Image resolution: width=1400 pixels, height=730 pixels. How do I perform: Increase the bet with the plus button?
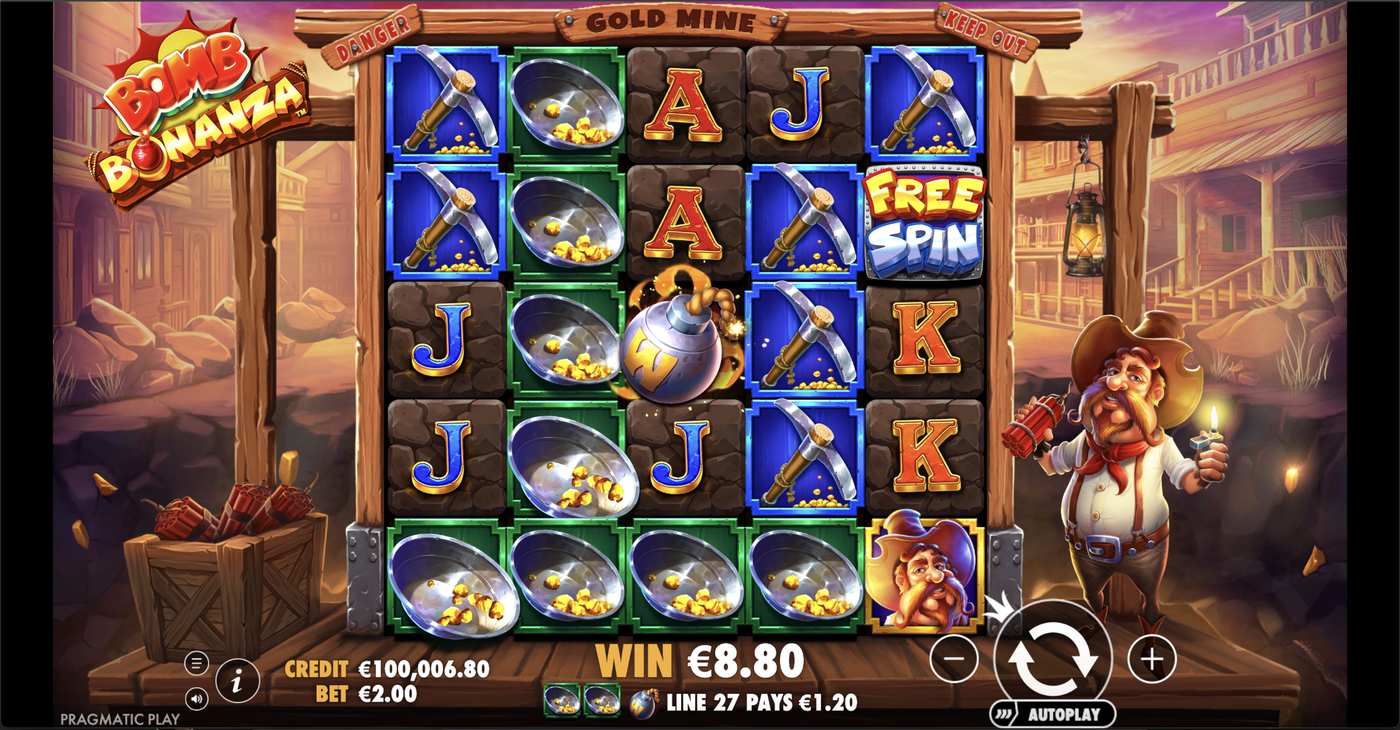[x=1152, y=659]
